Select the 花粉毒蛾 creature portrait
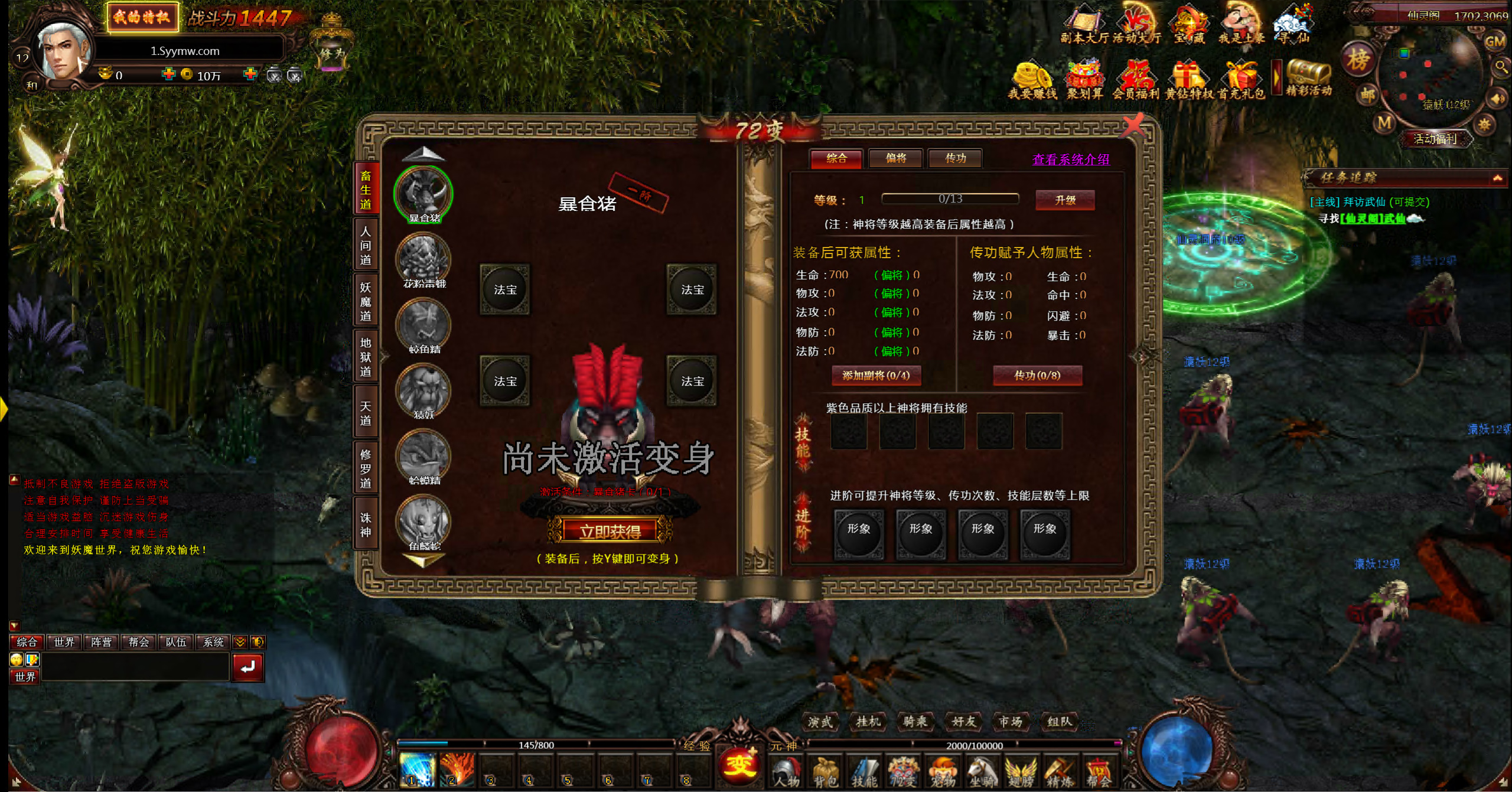Viewport: 1512px width, 792px height. (x=423, y=259)
